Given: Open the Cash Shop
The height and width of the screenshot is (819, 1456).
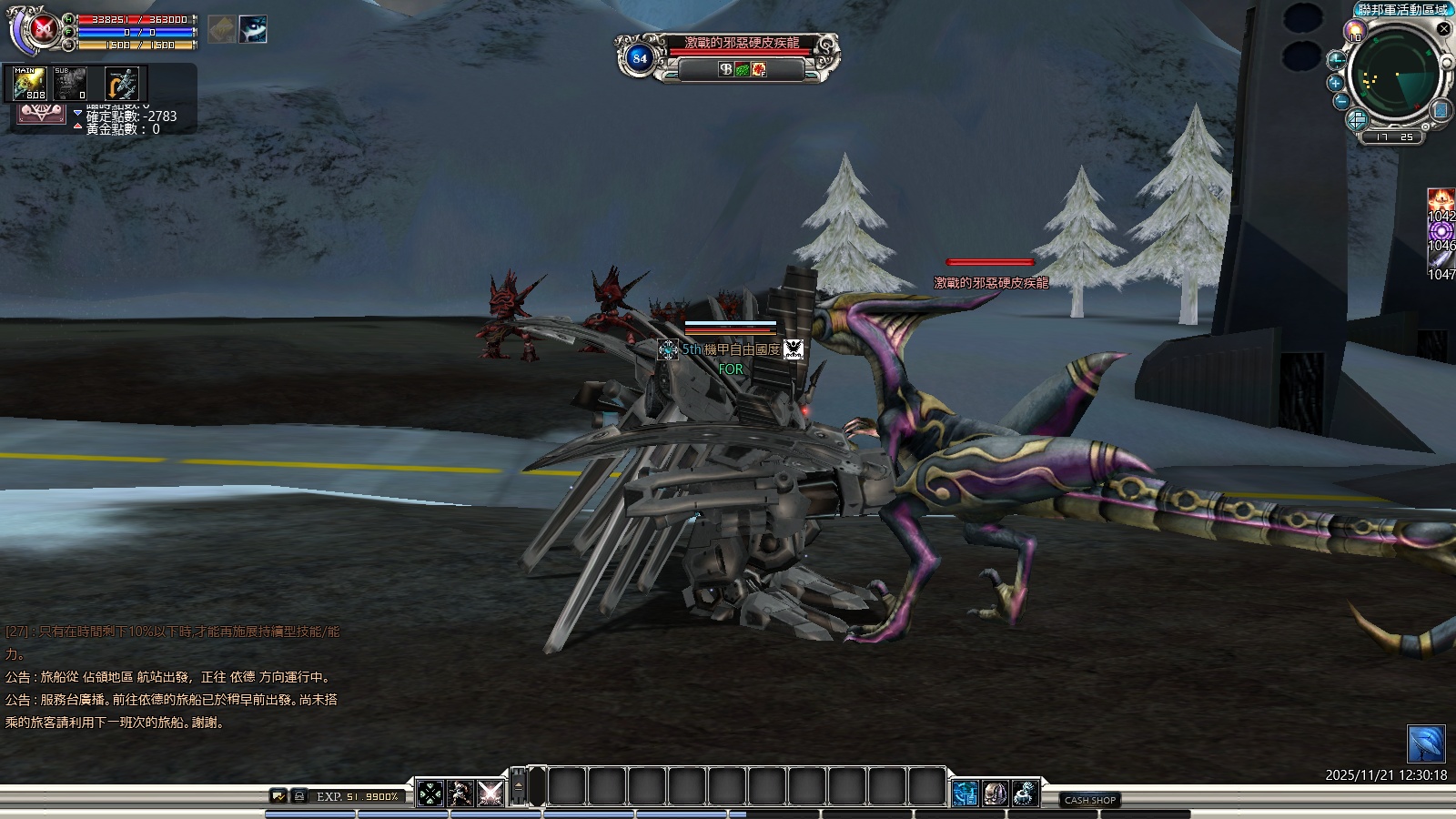Looking at the screenshot, I should pos(1090,800).
